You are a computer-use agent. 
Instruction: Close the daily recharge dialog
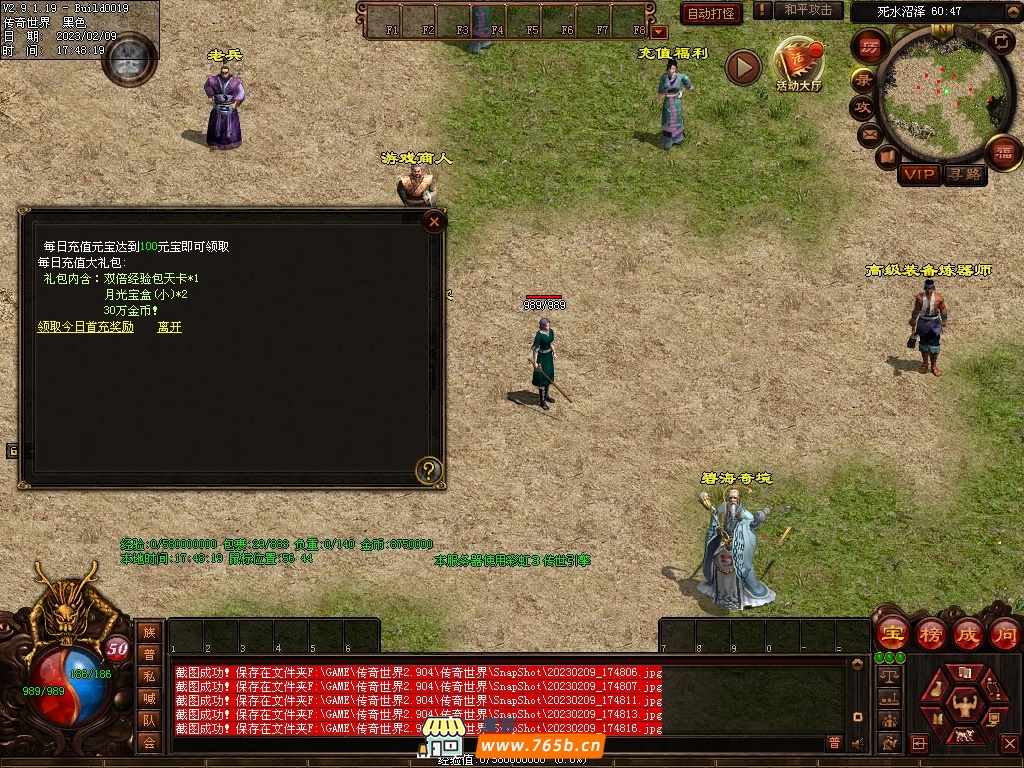pyautogui.click(x=434, y=222)
